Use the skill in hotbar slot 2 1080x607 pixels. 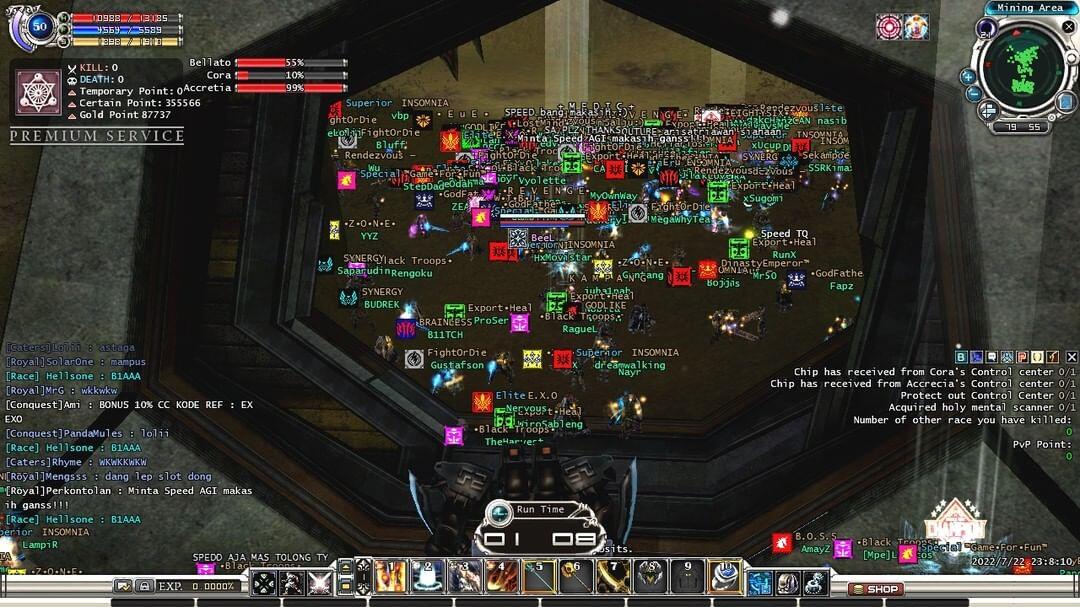coord(427,576)
